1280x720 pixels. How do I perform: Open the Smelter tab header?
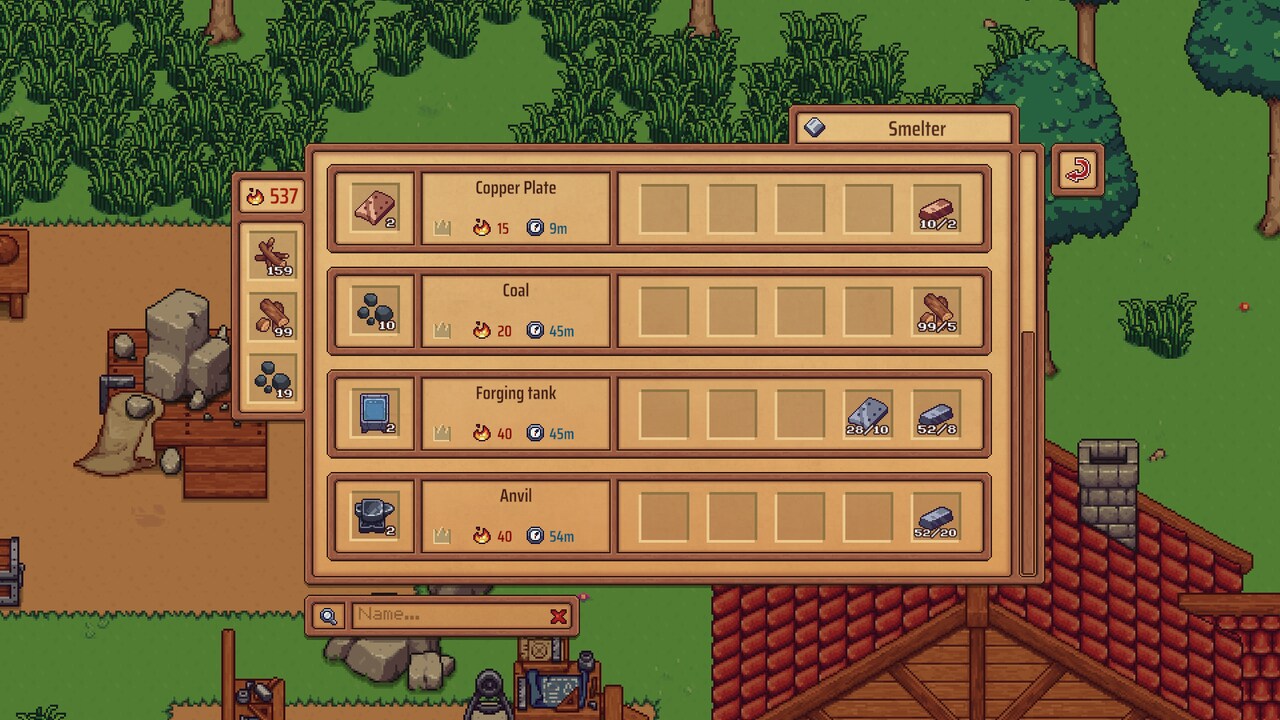point(905,128)
